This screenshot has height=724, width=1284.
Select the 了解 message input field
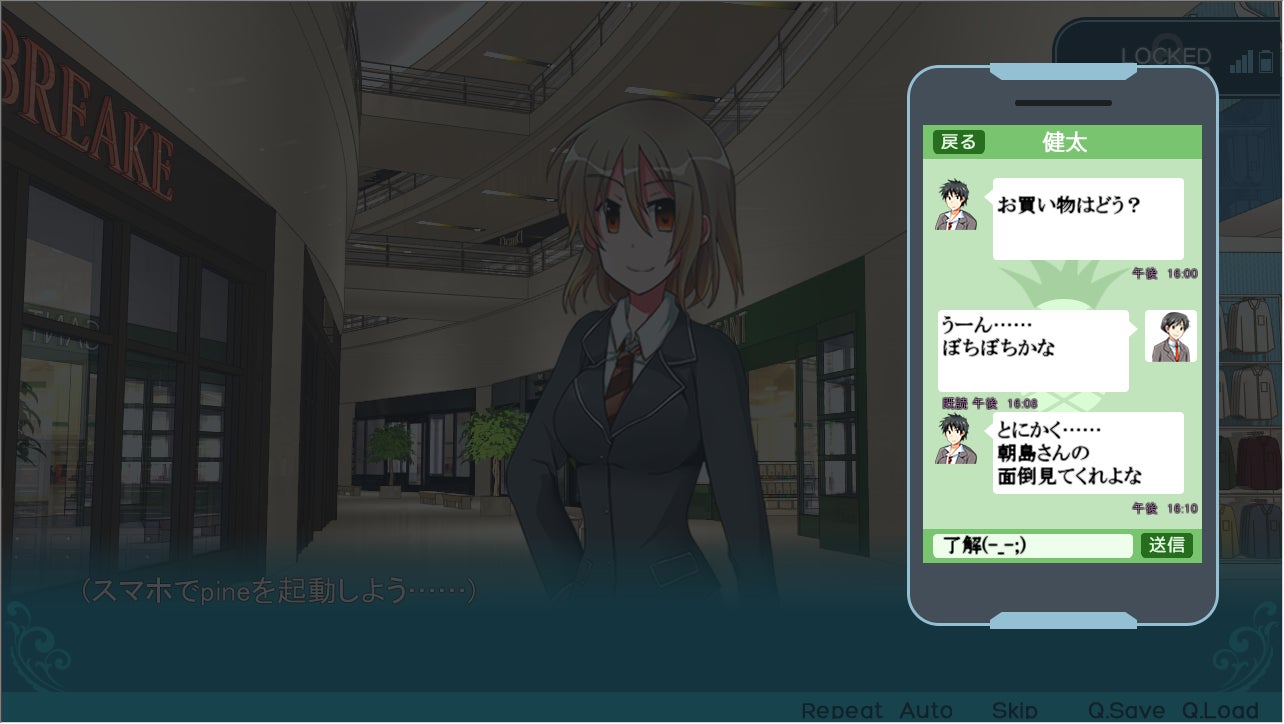tap(1032, 545)
